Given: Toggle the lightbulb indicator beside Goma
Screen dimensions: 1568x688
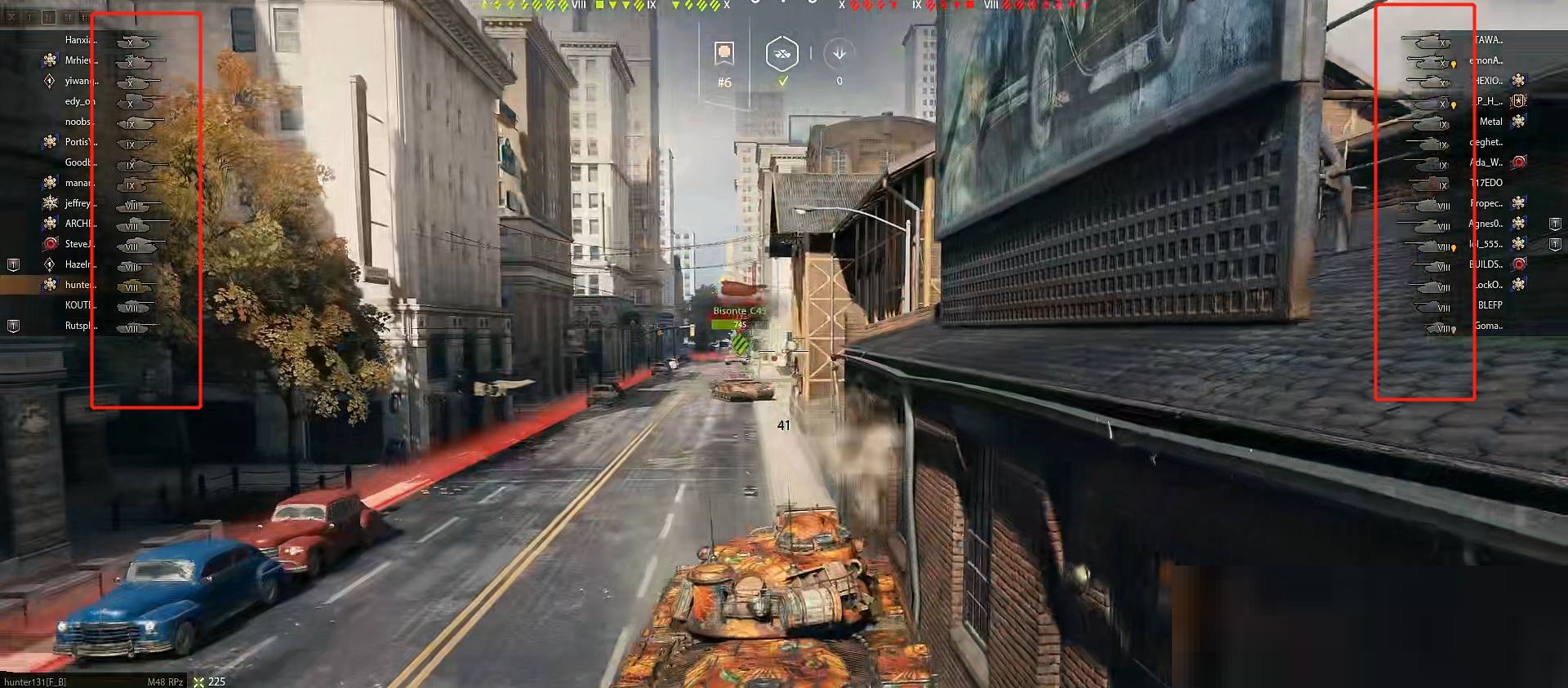Looking at the screenshot, I should point(1453,327).
